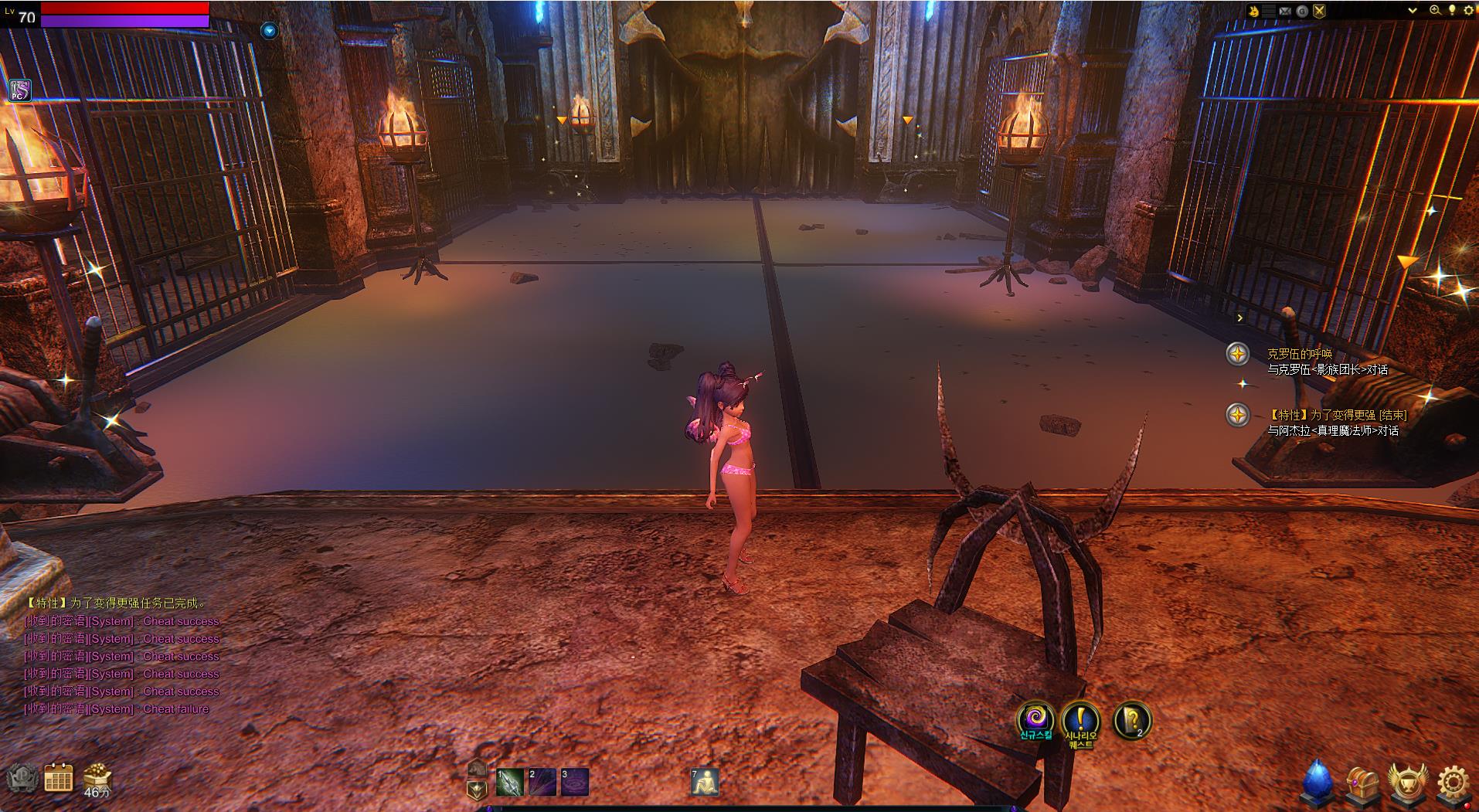Open the small gear settings icon
Screen dimensions: 1479x812
[1468, 11]
